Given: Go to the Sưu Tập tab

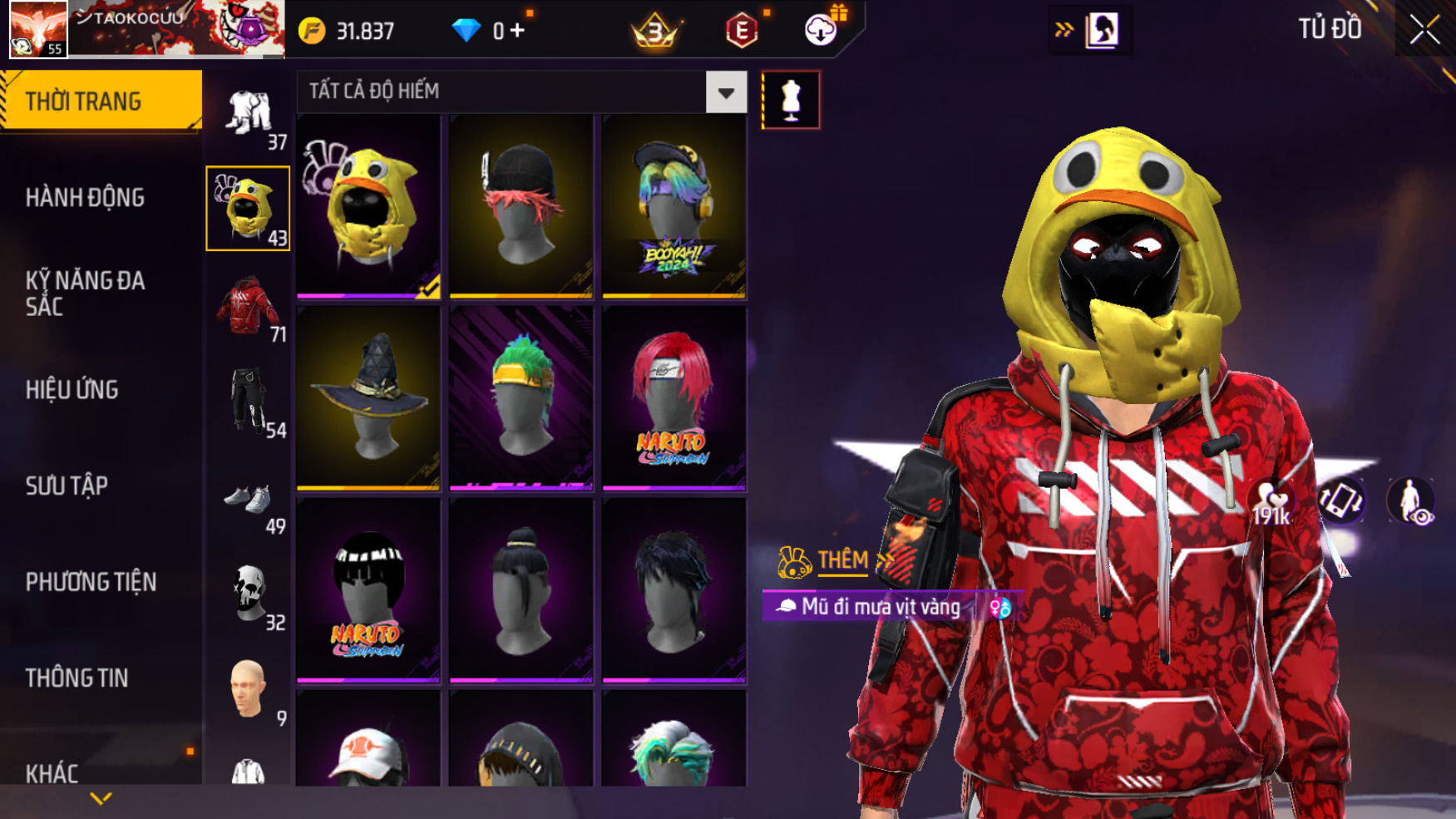Looking at the screenshot, I should 67,486.
